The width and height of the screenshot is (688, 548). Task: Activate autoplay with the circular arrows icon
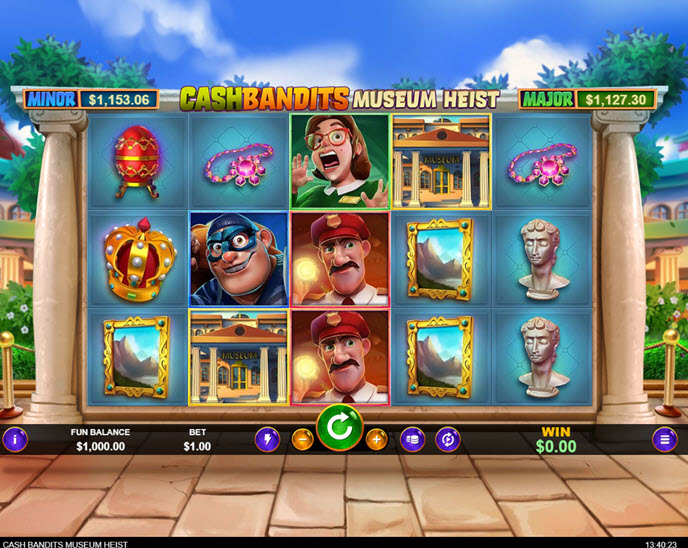448,439
